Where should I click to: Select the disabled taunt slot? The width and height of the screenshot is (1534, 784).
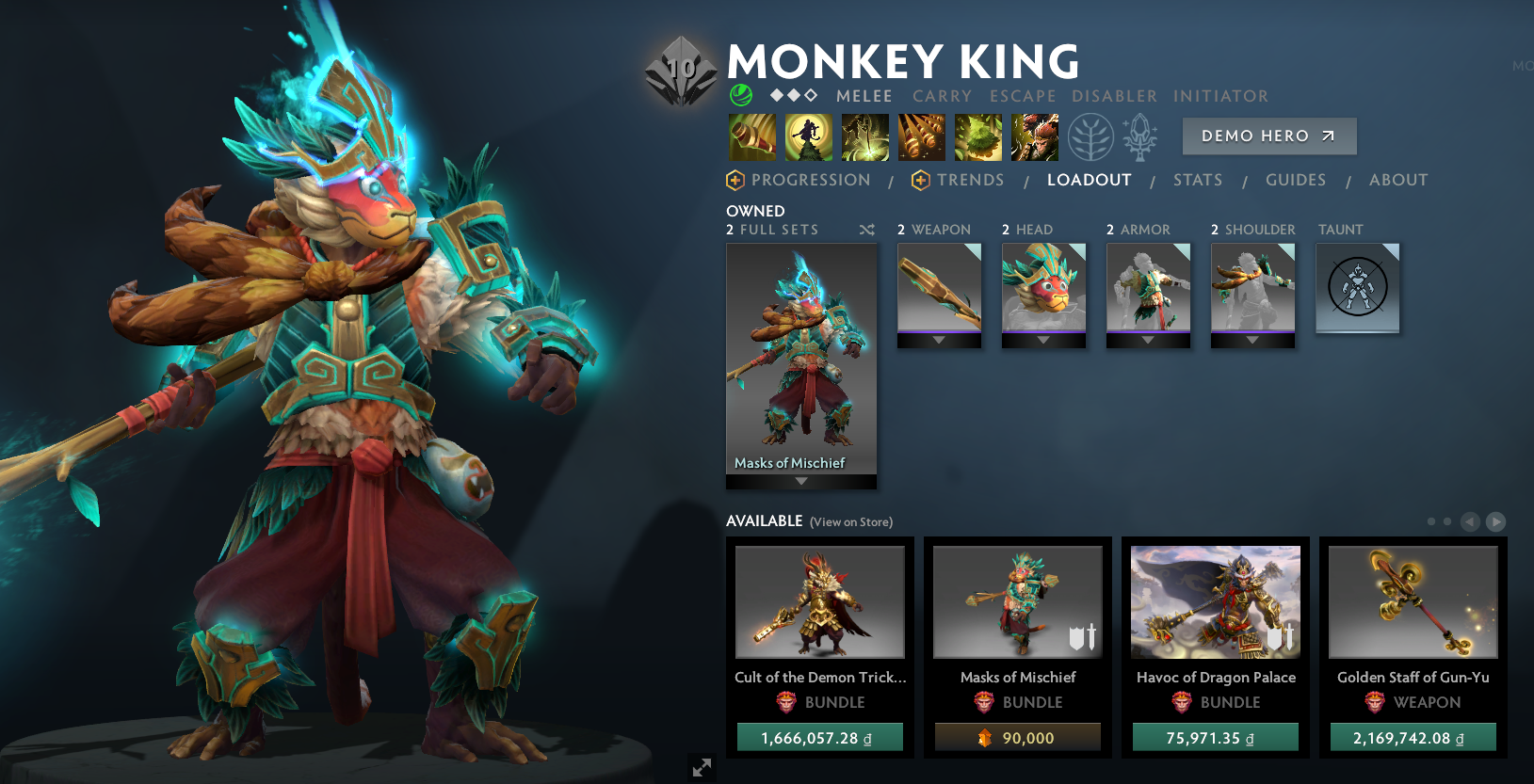click(x=1357, y=288)
